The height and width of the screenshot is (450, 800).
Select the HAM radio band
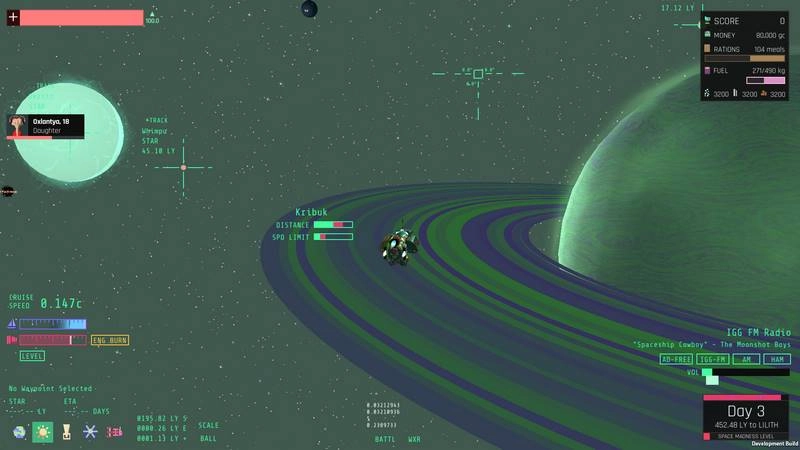[776, 359]
